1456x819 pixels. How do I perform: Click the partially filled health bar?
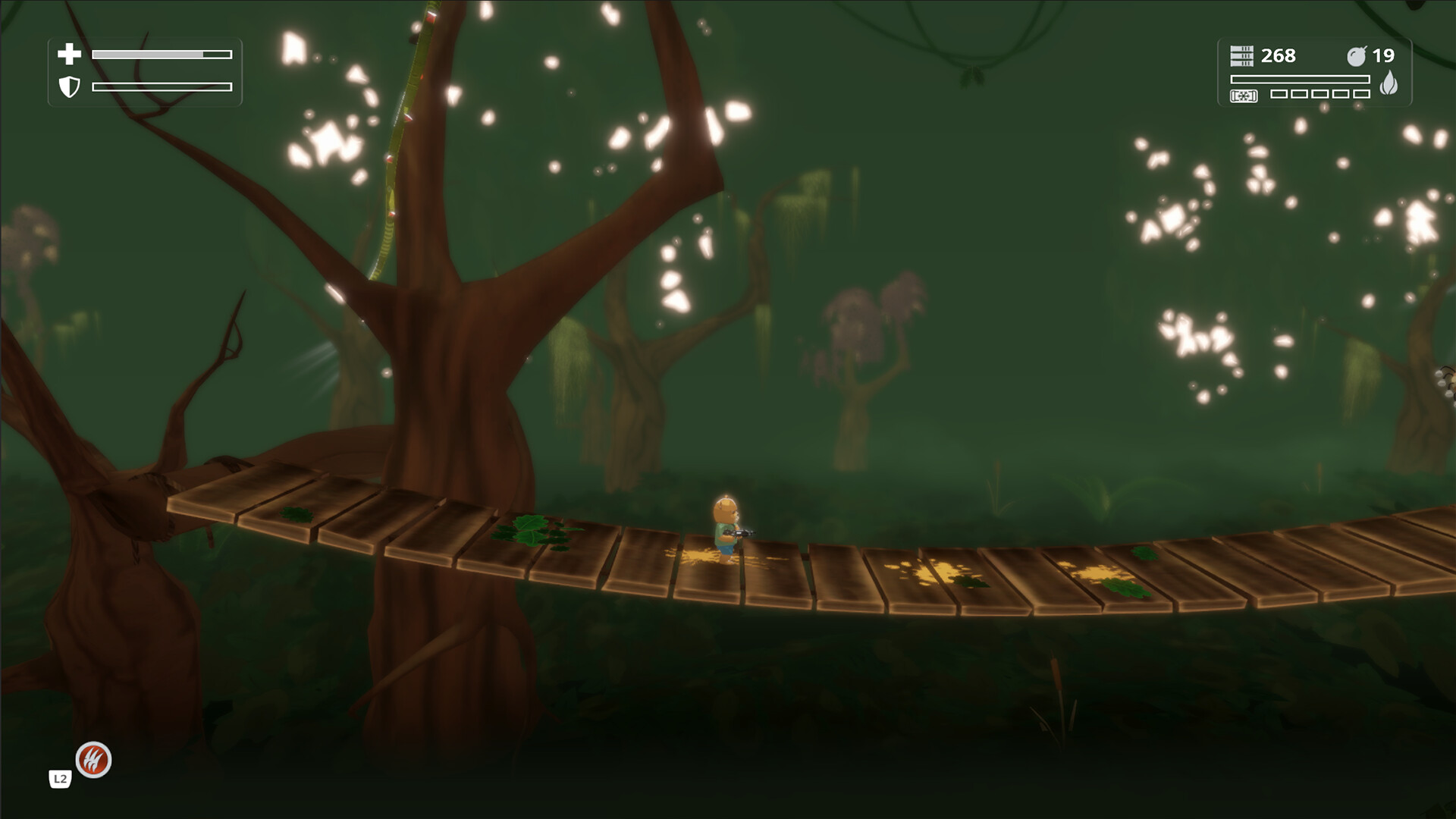[161, 54]
